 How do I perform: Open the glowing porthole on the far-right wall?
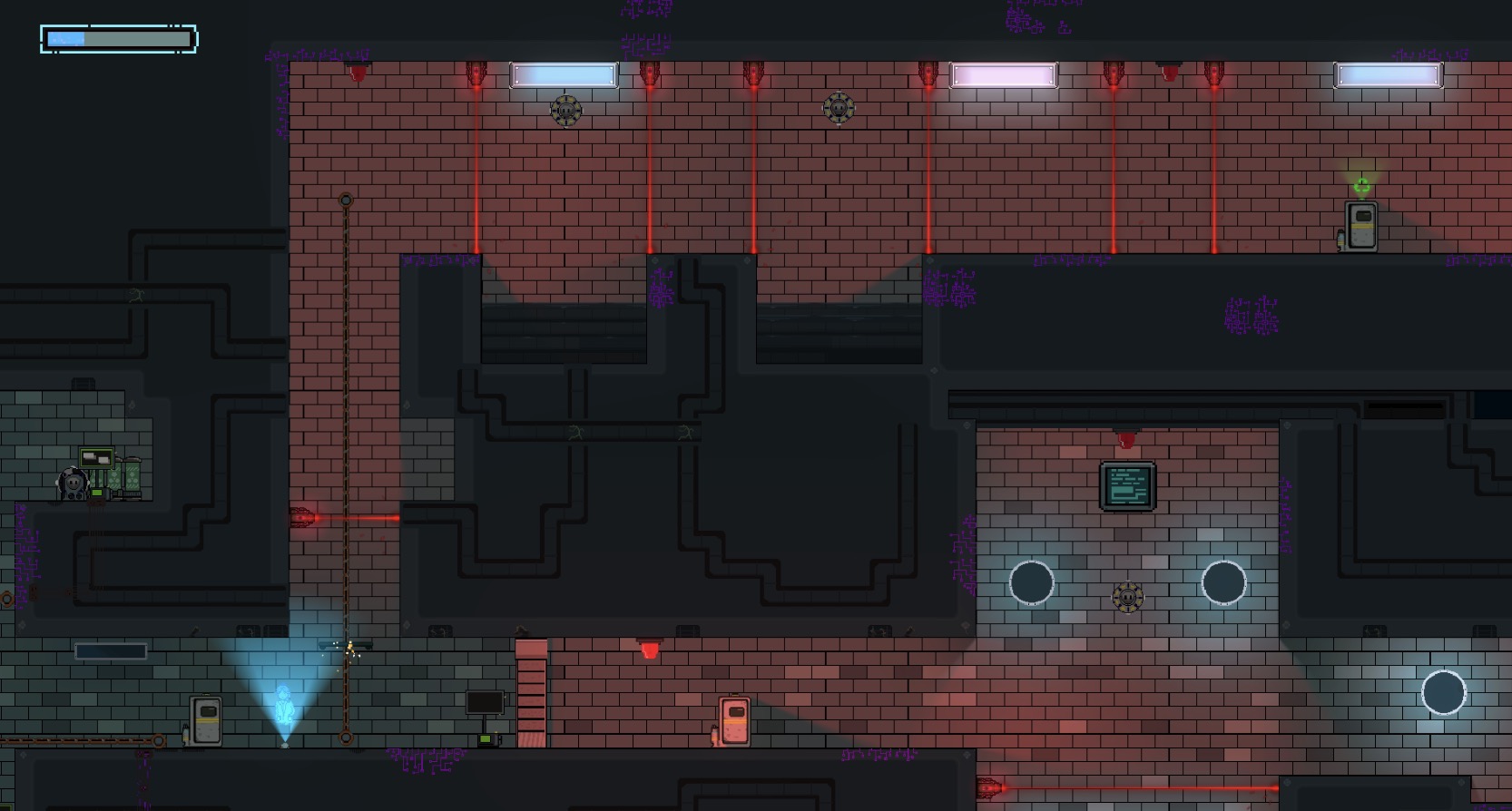(1445, 692)
